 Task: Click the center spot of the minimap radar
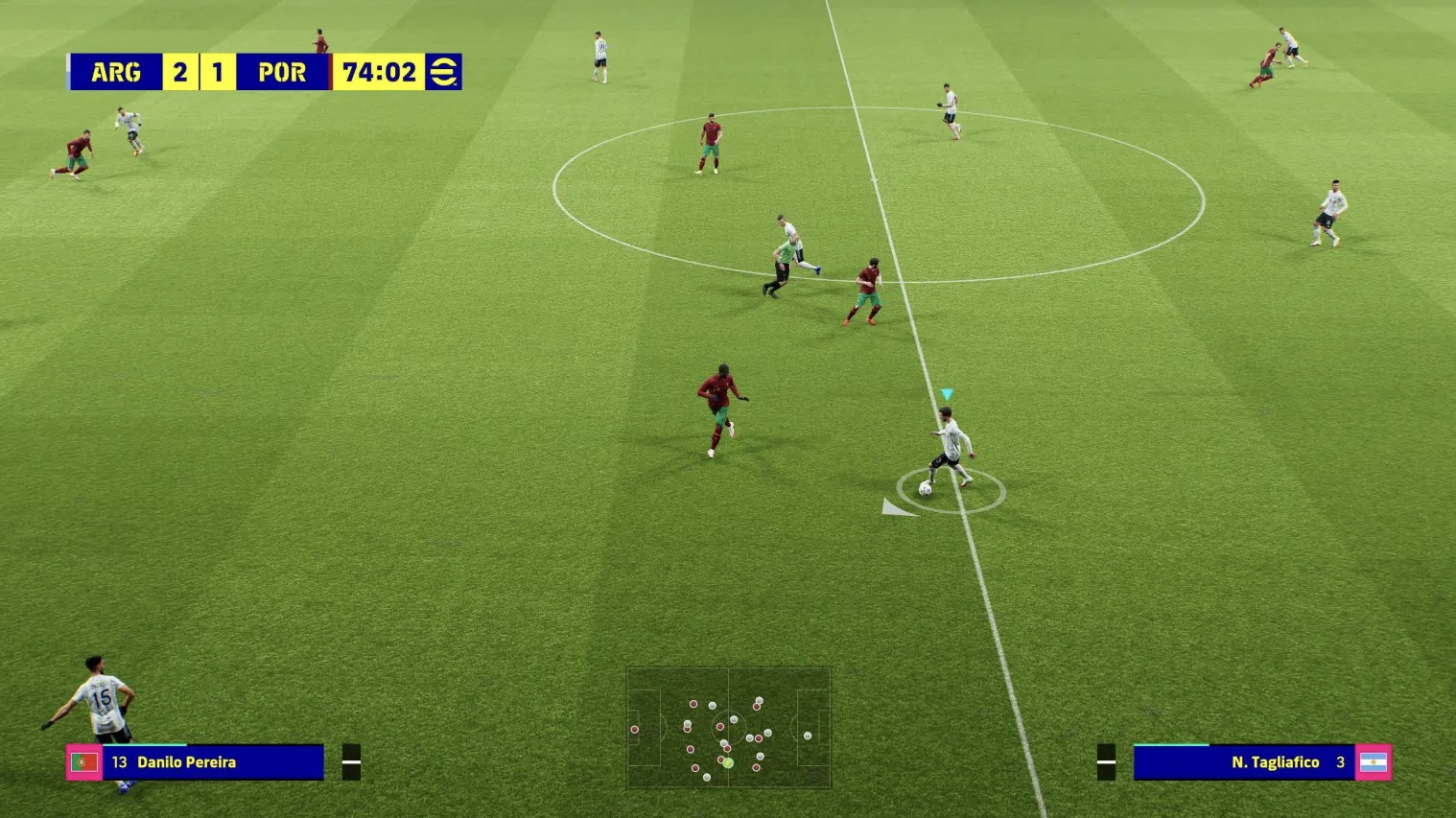[x=729, y=726]
